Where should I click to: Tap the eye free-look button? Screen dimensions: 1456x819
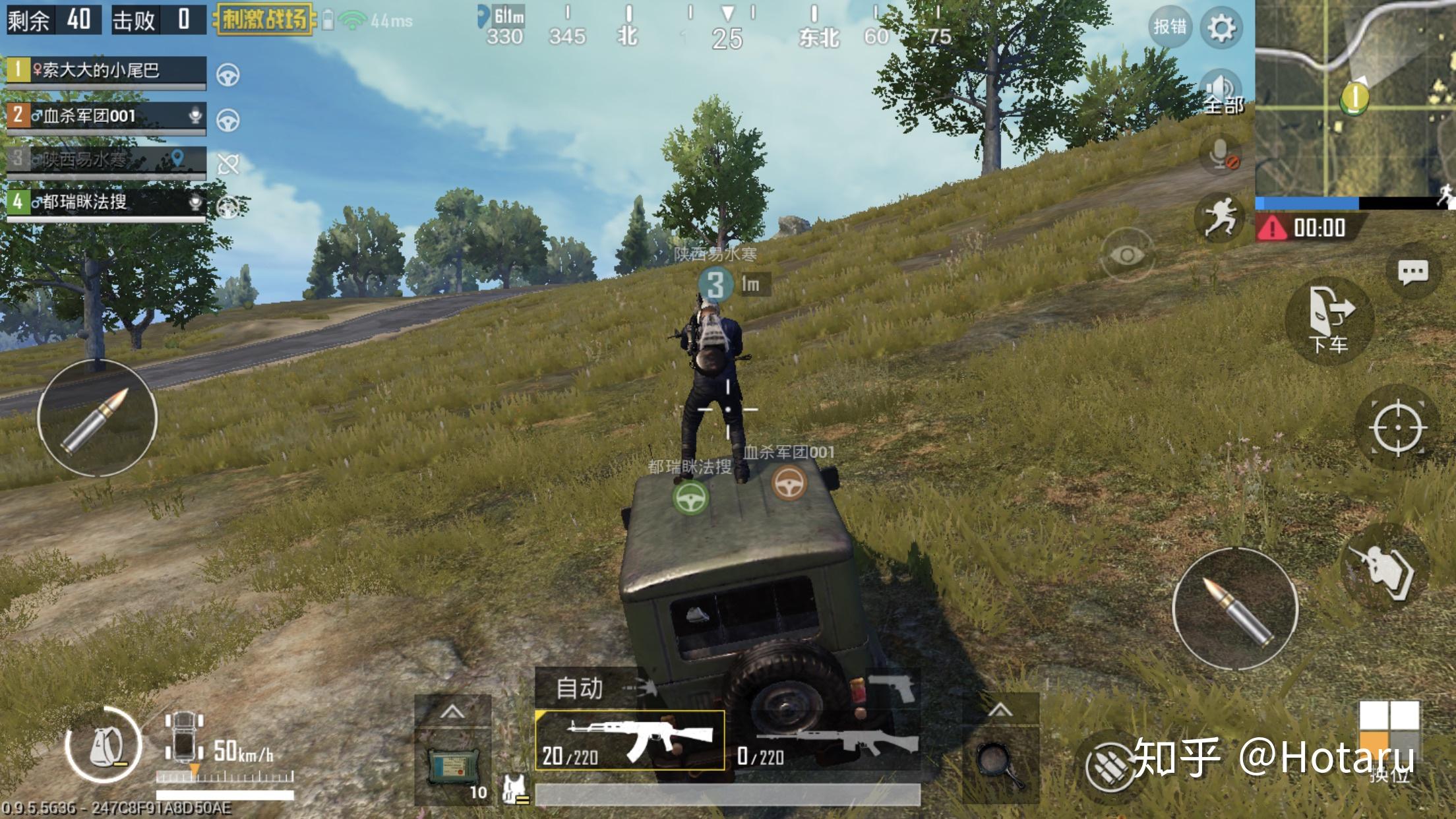(1127, 255)
